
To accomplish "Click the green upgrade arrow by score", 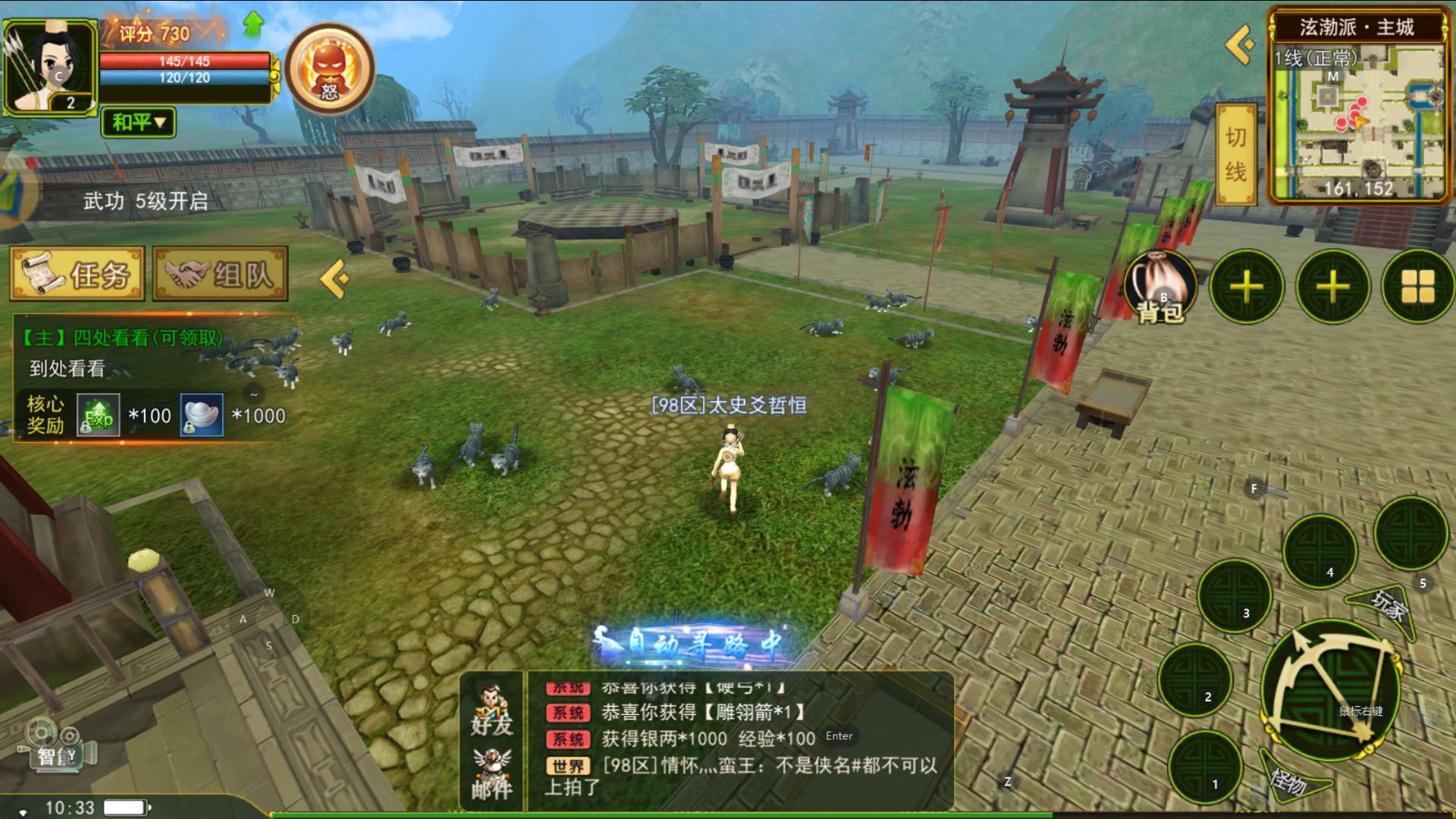I will click(x=253, y=25).
